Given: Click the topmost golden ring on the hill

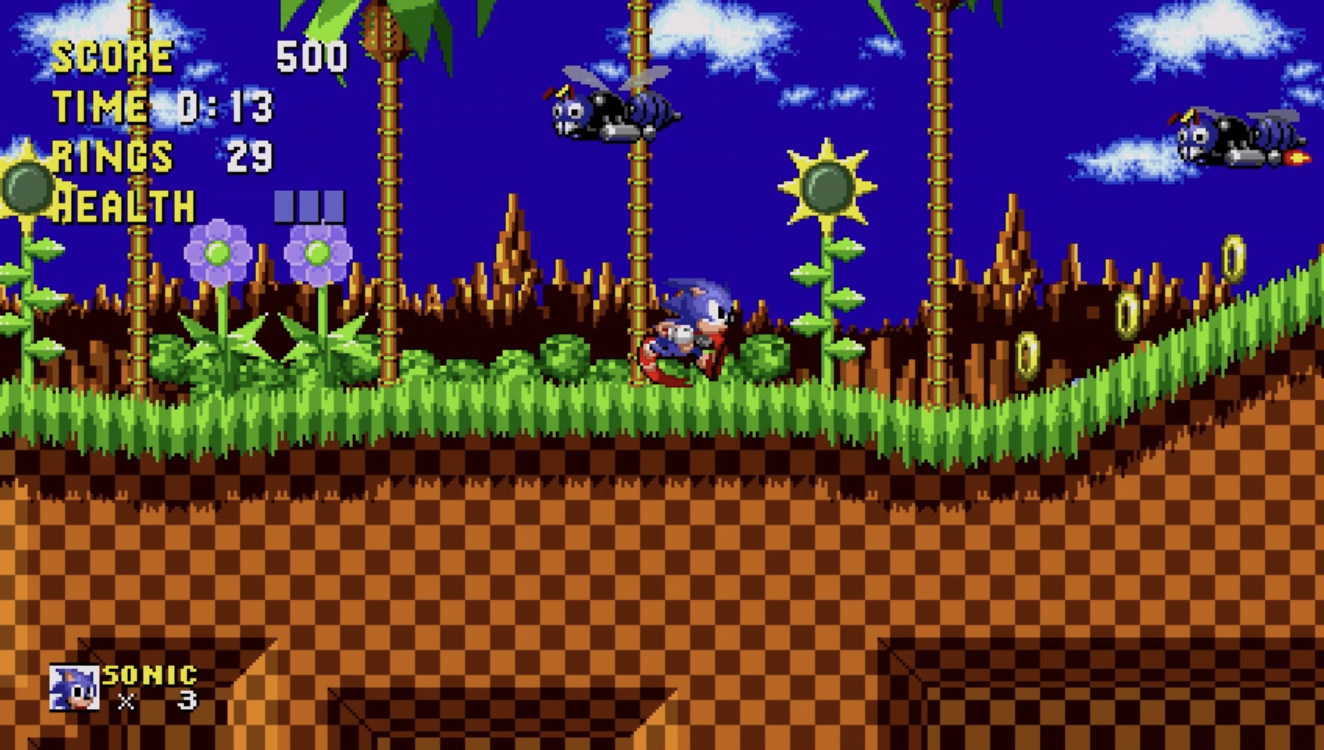Looking at the screenshot, I should point(1232,258).
